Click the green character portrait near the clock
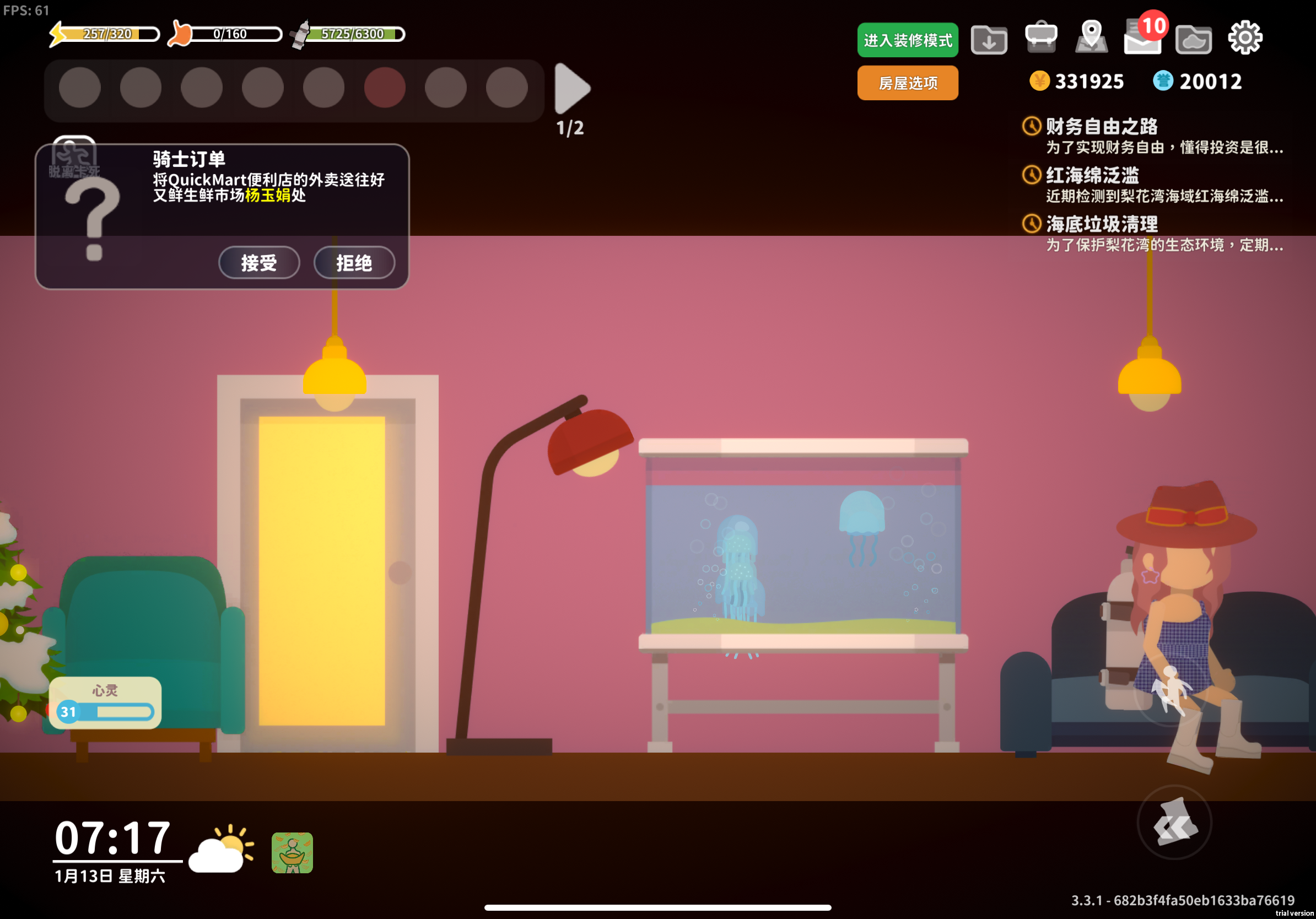 (x=291, y=853)
